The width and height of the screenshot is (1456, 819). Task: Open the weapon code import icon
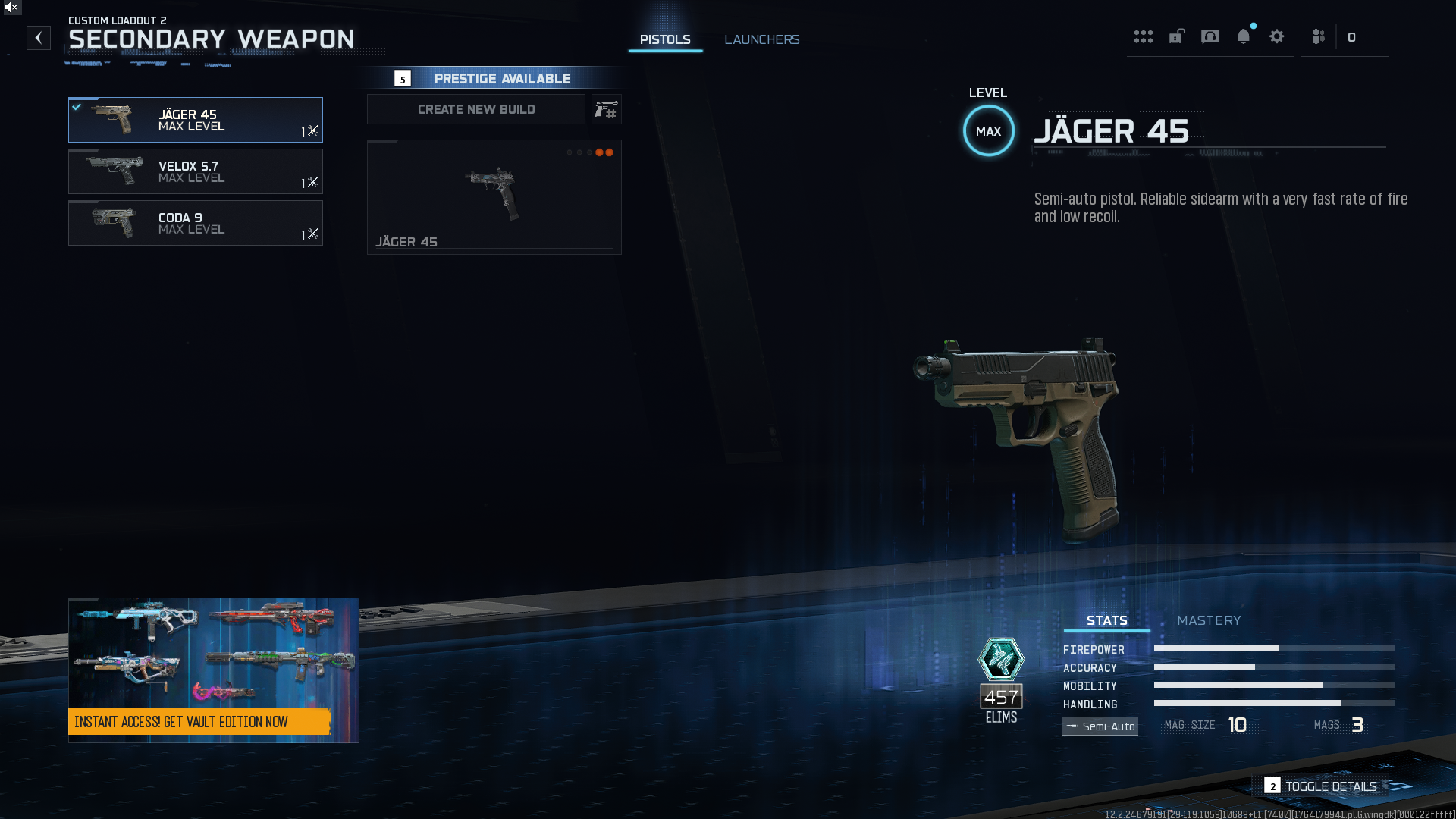point(607,110)
